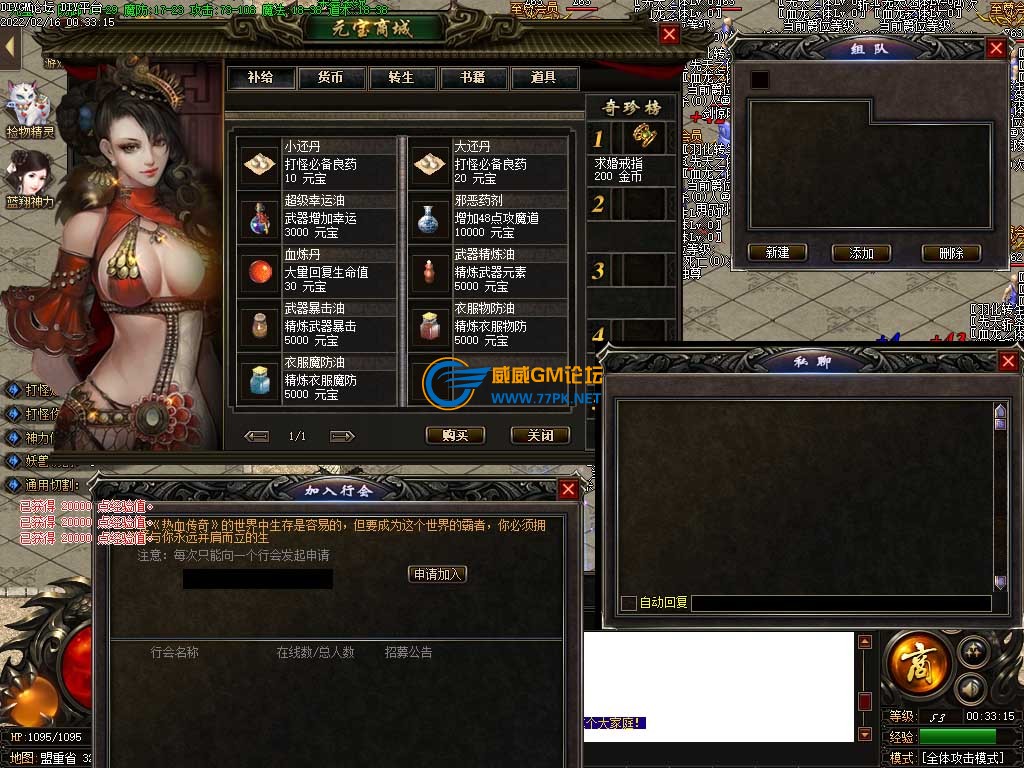Close the 组队 team panel

pos(996,48)
